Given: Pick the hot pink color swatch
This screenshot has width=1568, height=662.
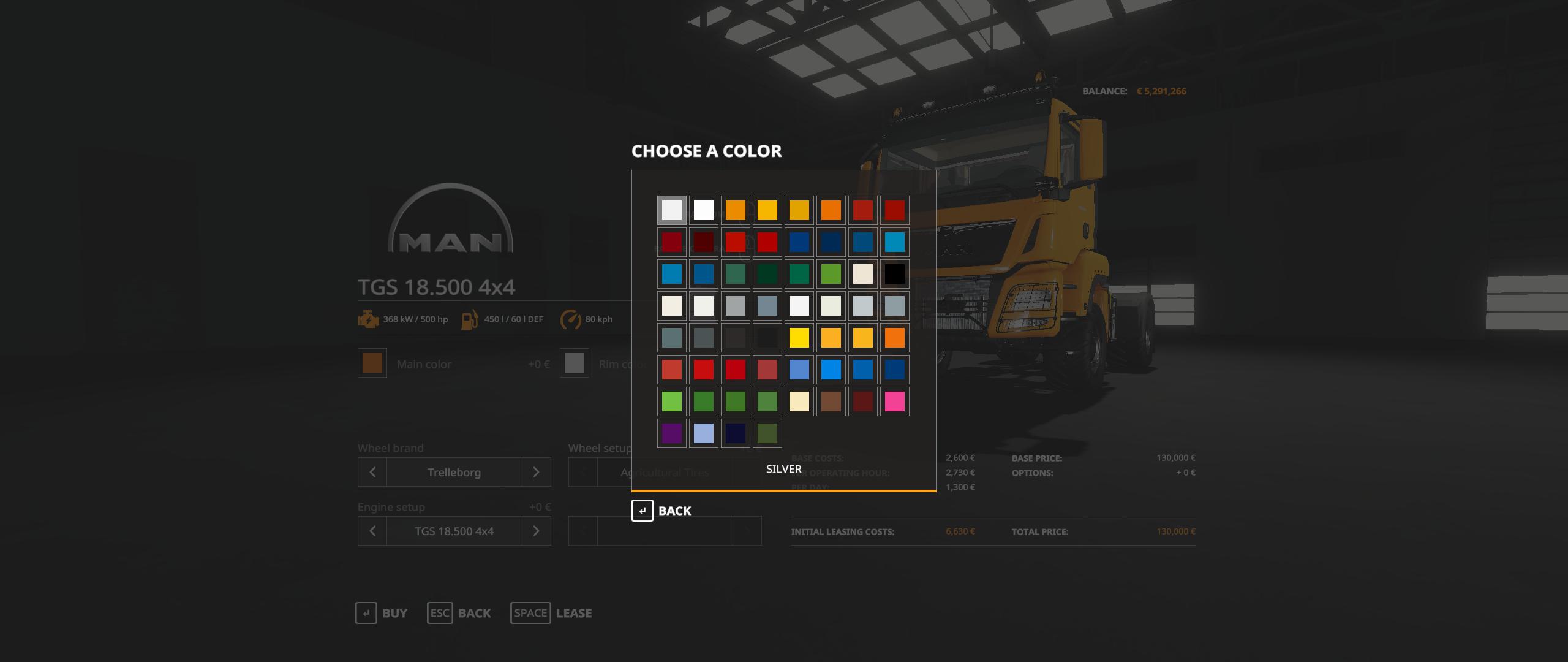Looking at the screenshot, I should coord(895,401).
